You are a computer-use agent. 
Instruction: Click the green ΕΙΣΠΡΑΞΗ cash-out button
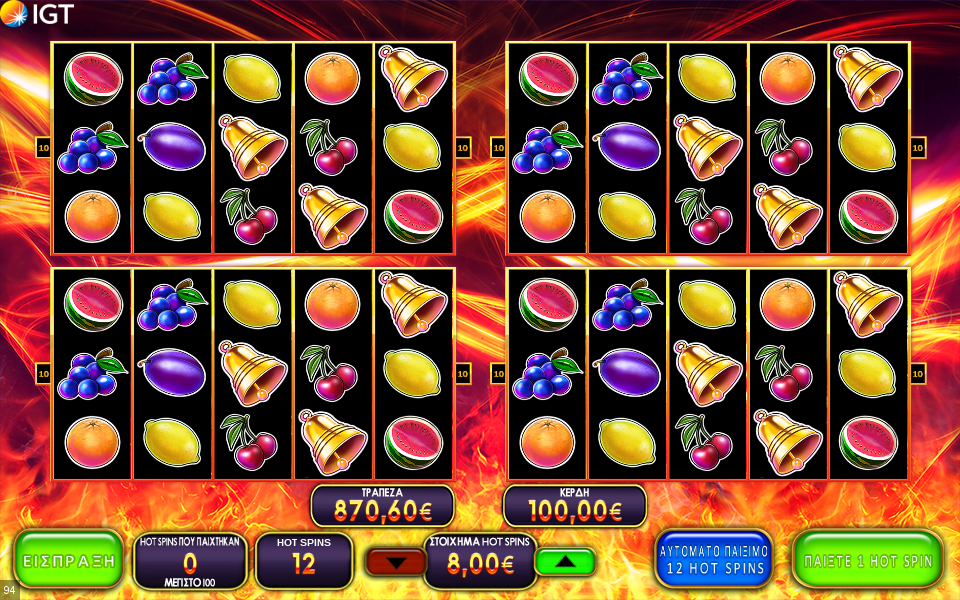pos(69,561)
